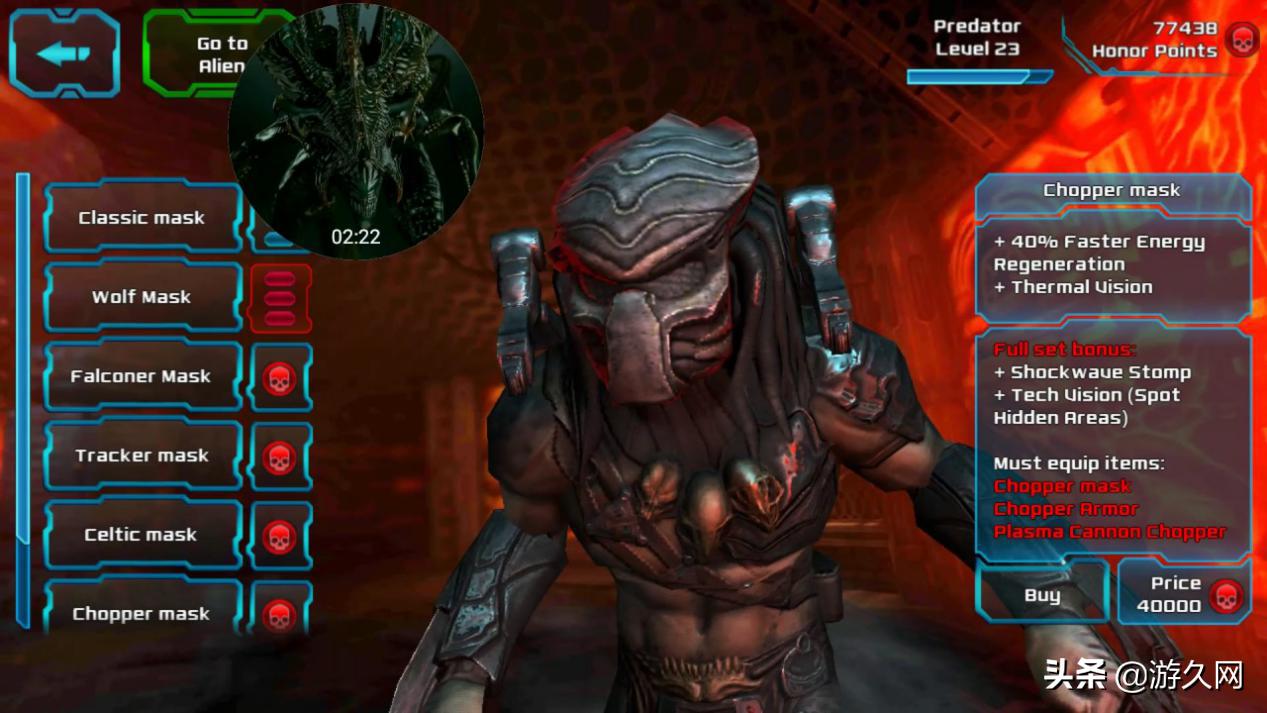Select the Classic mask entry

pos(142,218)
